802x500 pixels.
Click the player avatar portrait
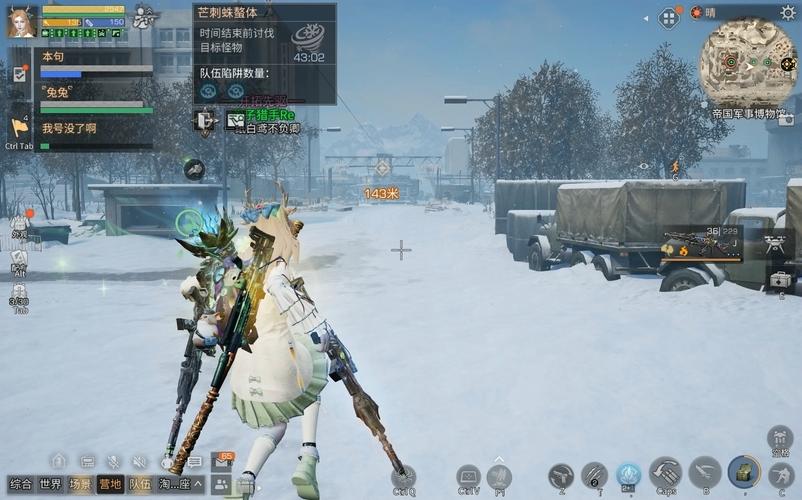pos(22,22)
